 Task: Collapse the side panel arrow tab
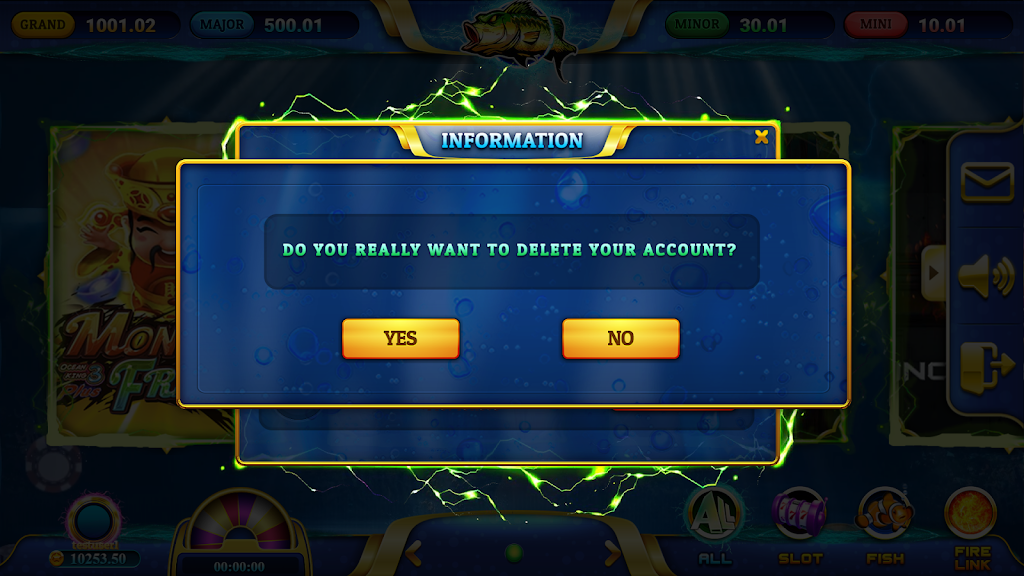(934, 271)
